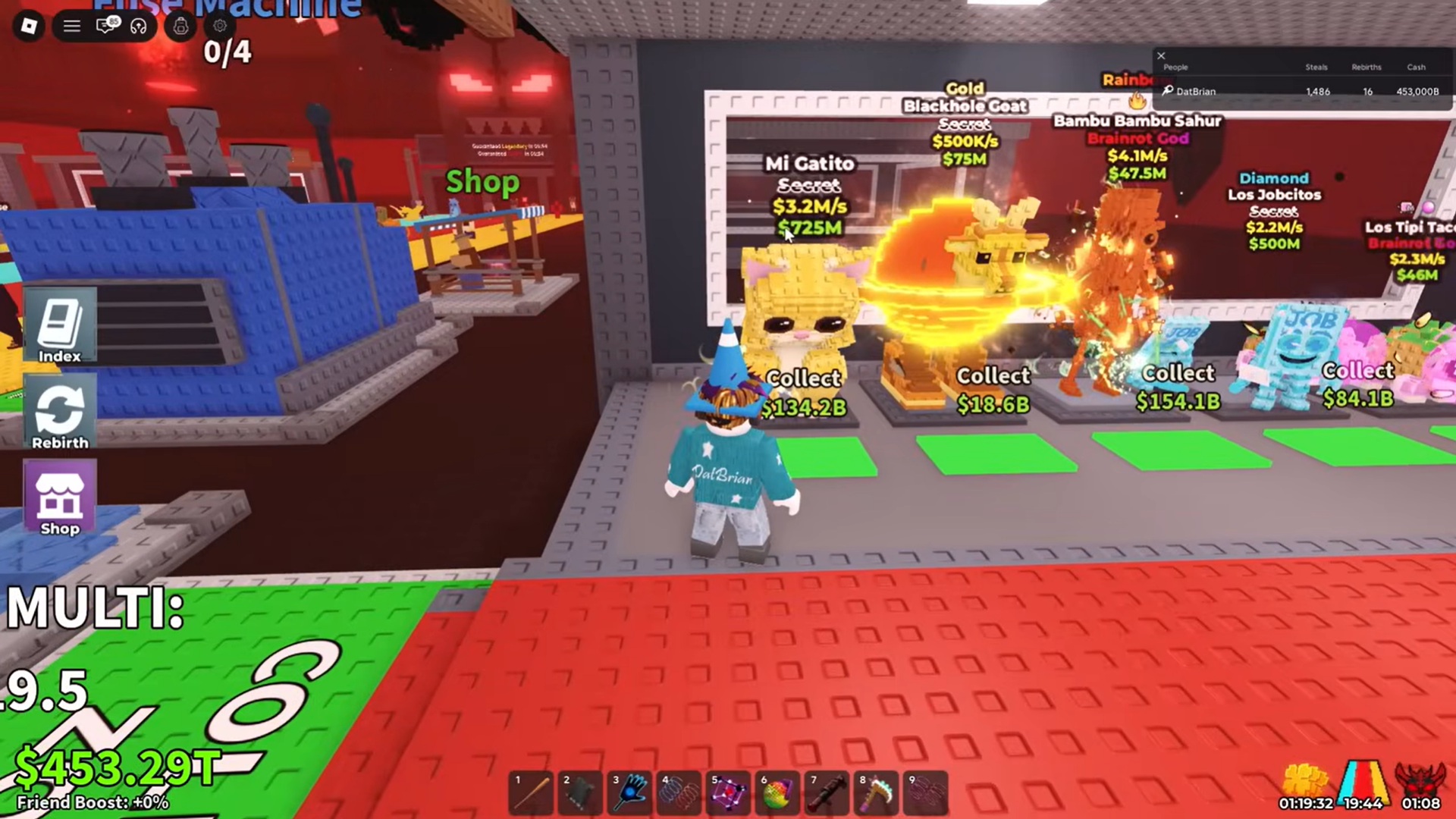Open chat showing 85 notifications
1456x819 pixels.
(x=107, y=26)
